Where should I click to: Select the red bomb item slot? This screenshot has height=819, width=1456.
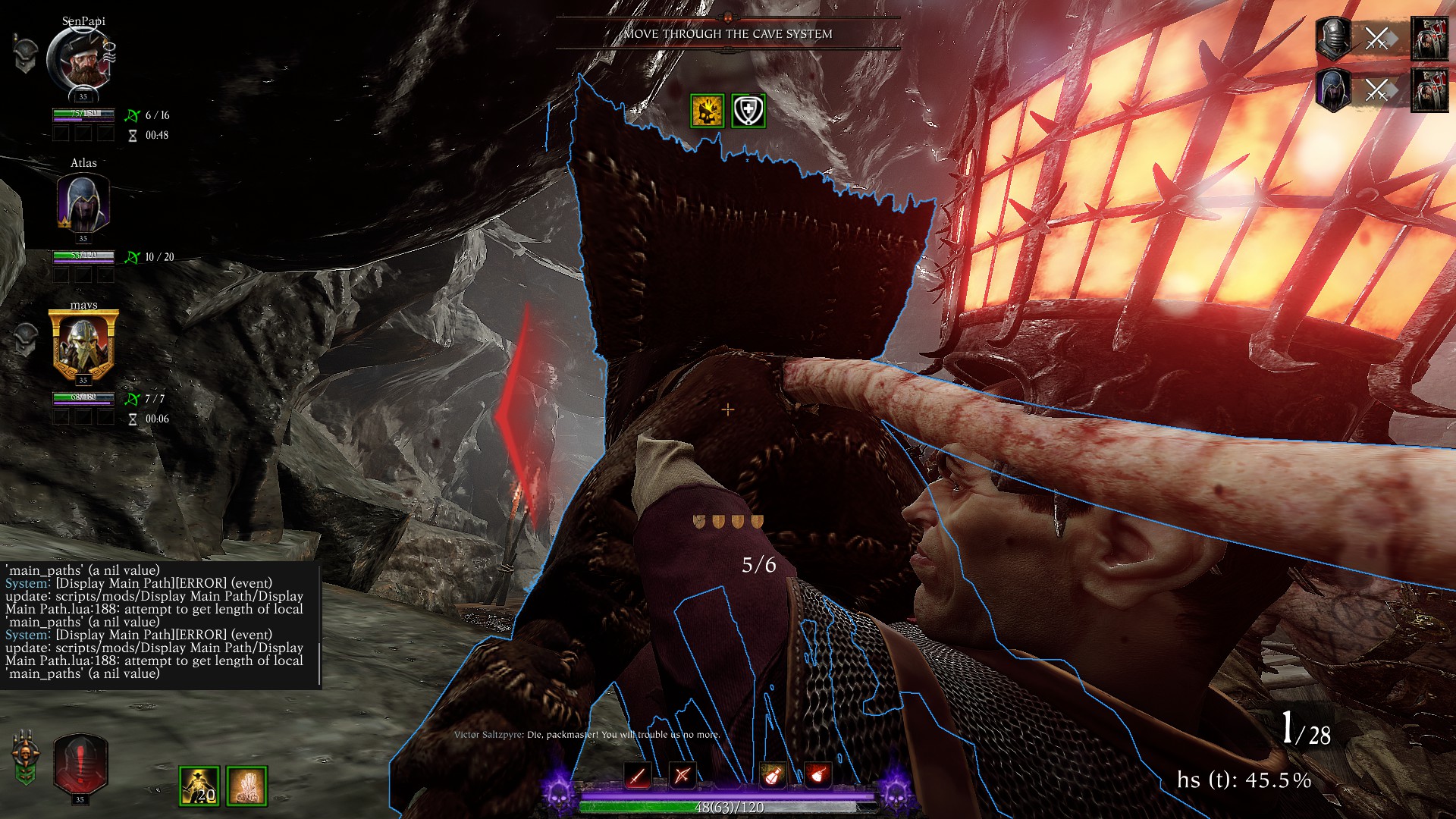click(x=817, y=775)
